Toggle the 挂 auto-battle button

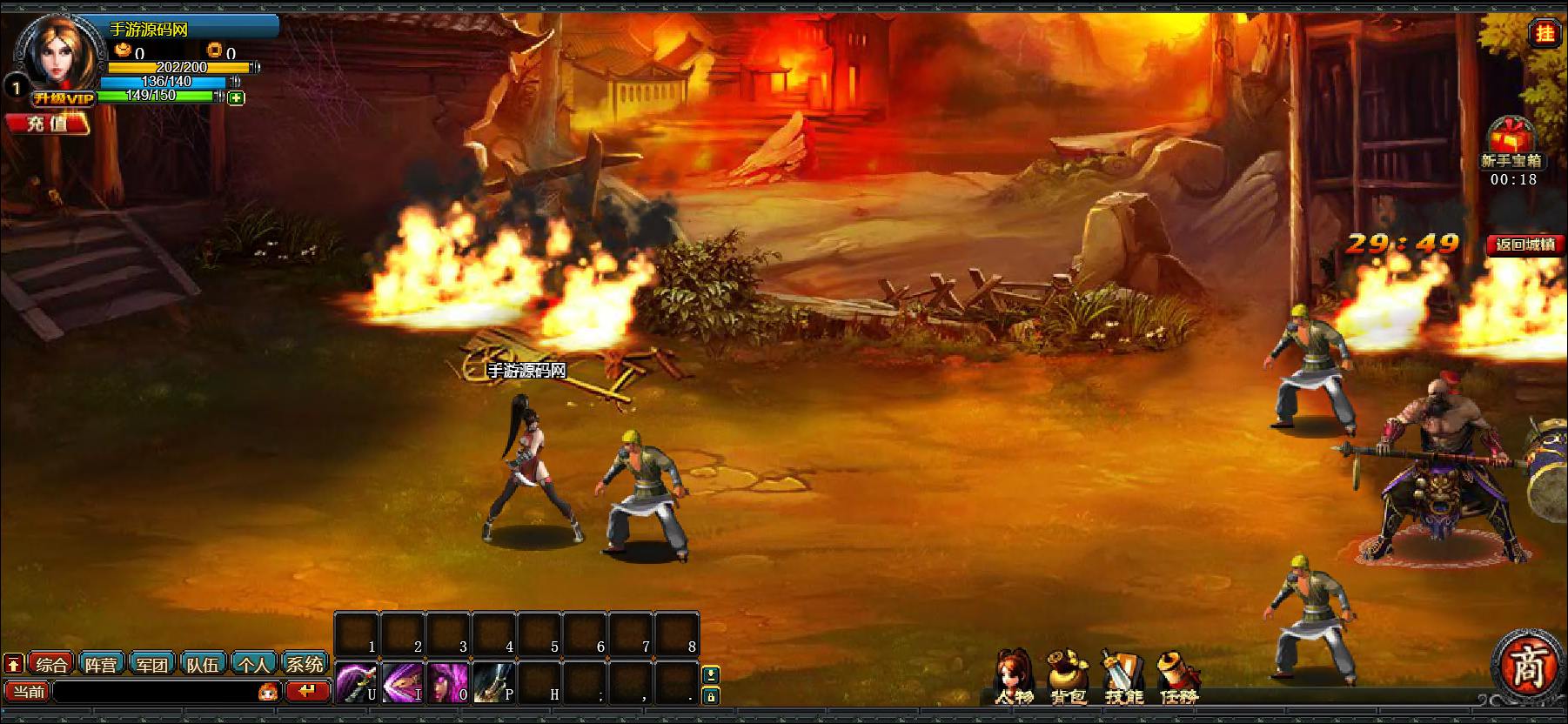tap(1545, 33)
